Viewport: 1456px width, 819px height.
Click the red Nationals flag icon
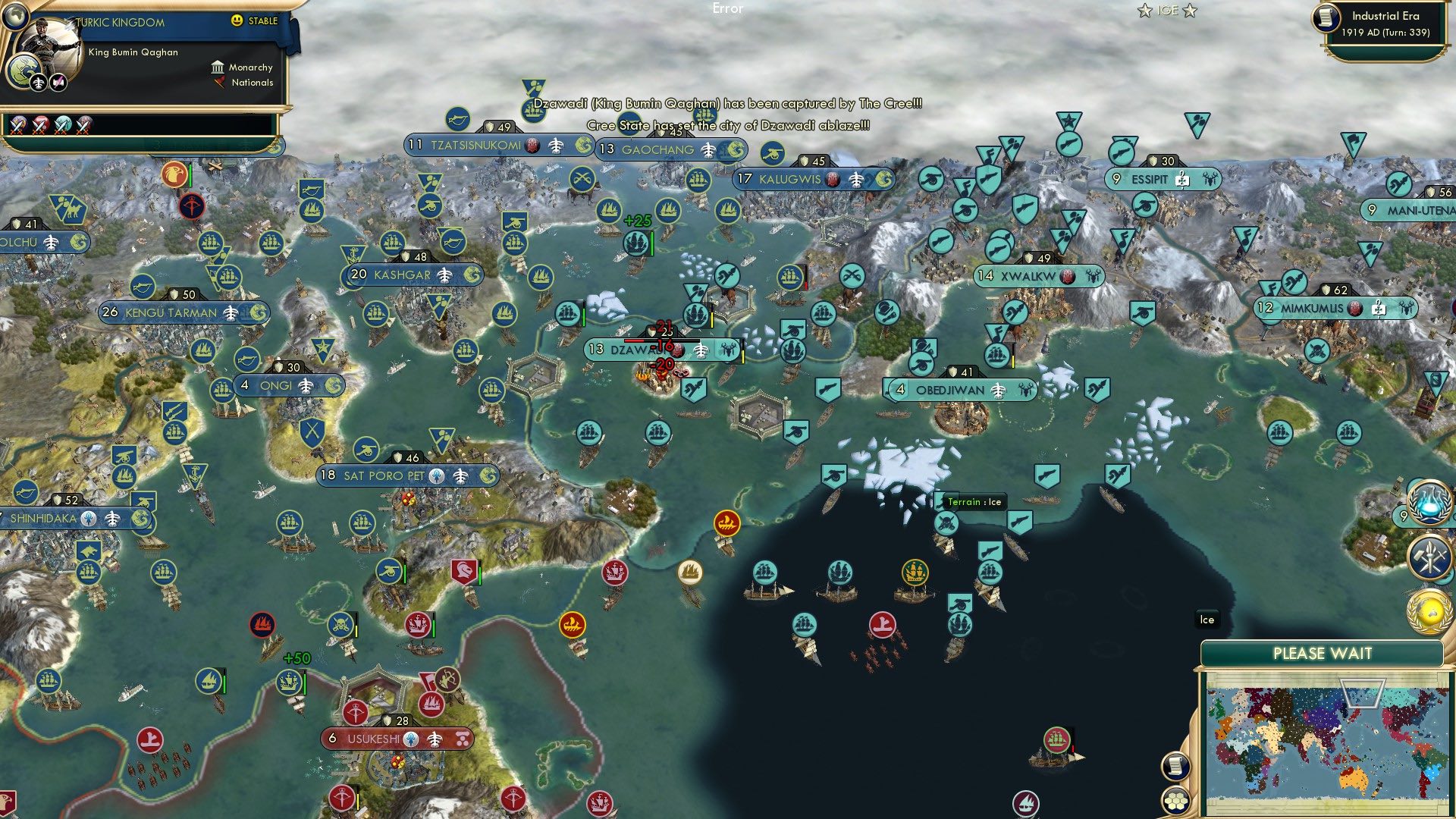click(220, 83)
